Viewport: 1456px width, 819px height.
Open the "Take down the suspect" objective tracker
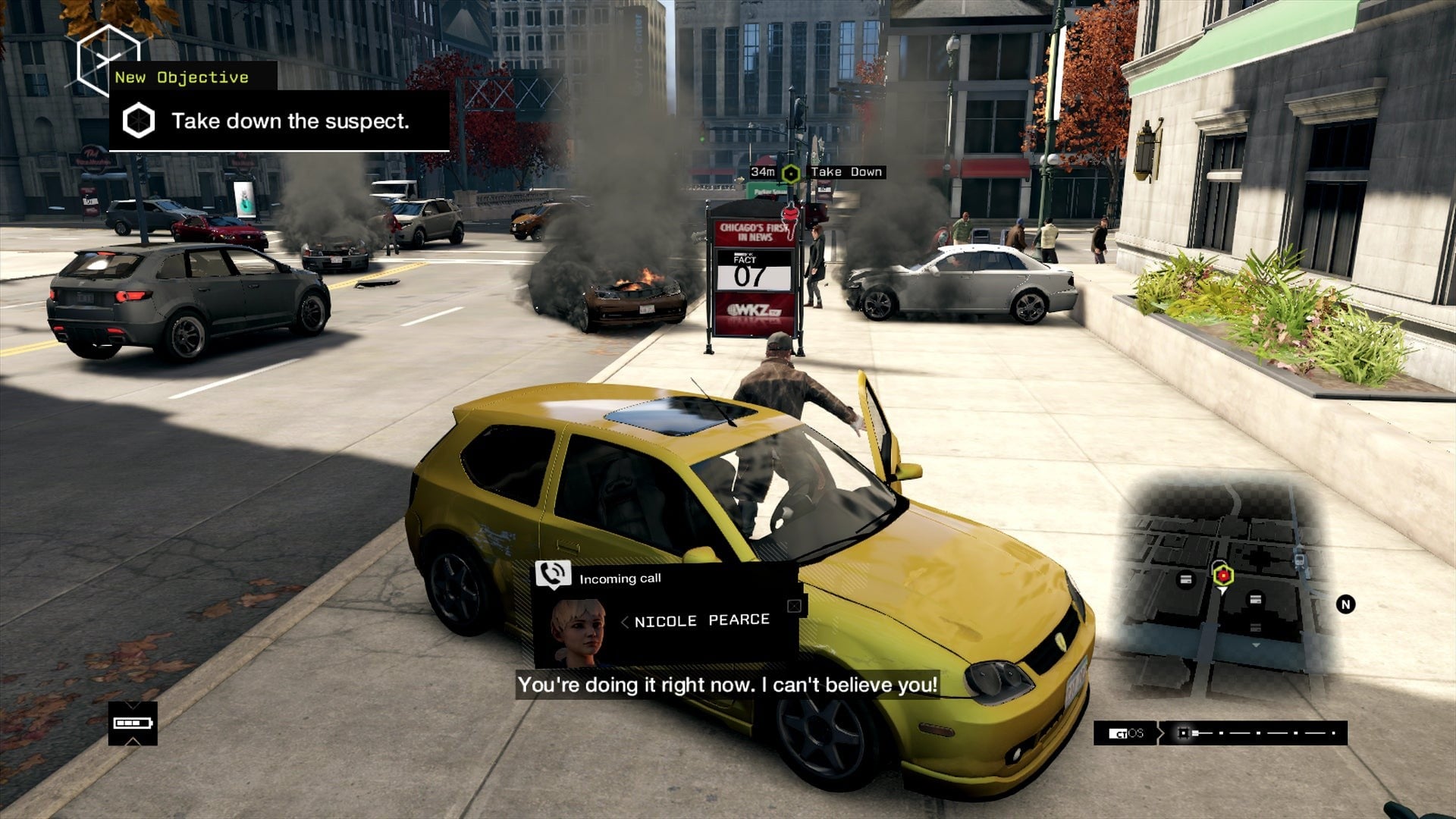pos(279,121)
